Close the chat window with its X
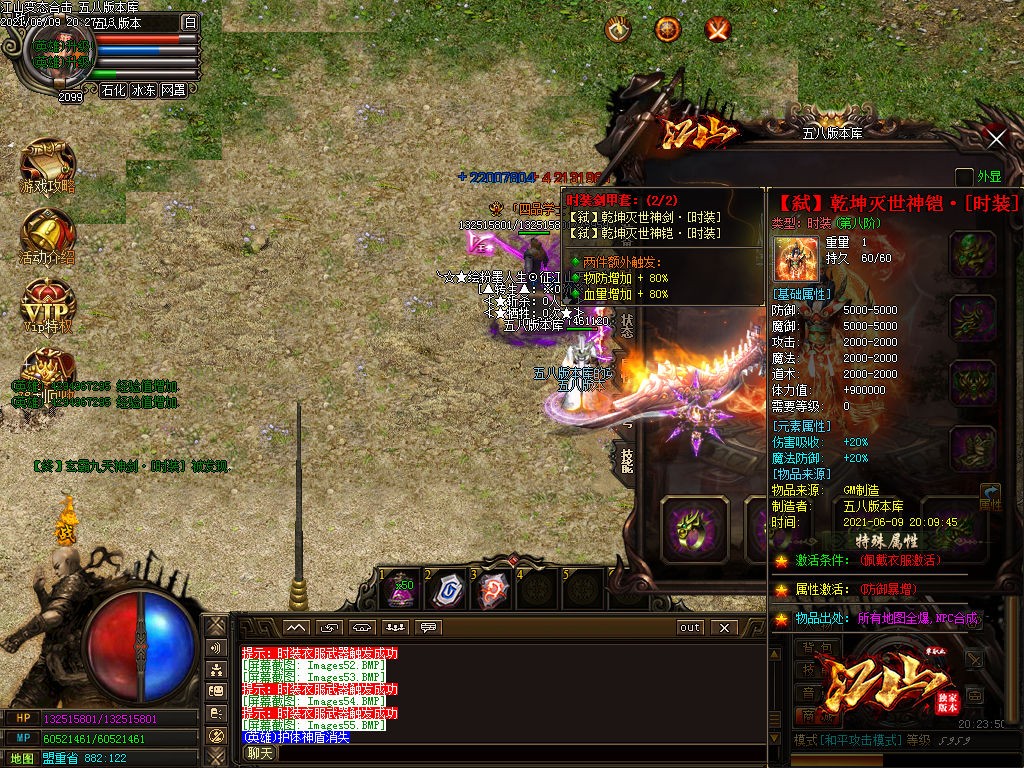The image size is (1024, 768). point(724,628)
